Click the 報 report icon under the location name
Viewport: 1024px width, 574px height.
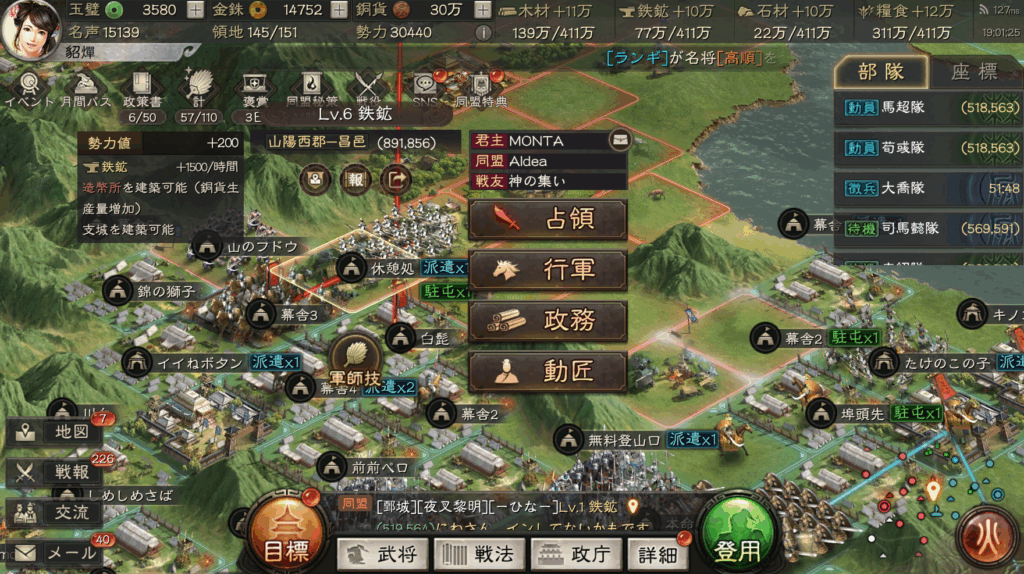(355, 180)
